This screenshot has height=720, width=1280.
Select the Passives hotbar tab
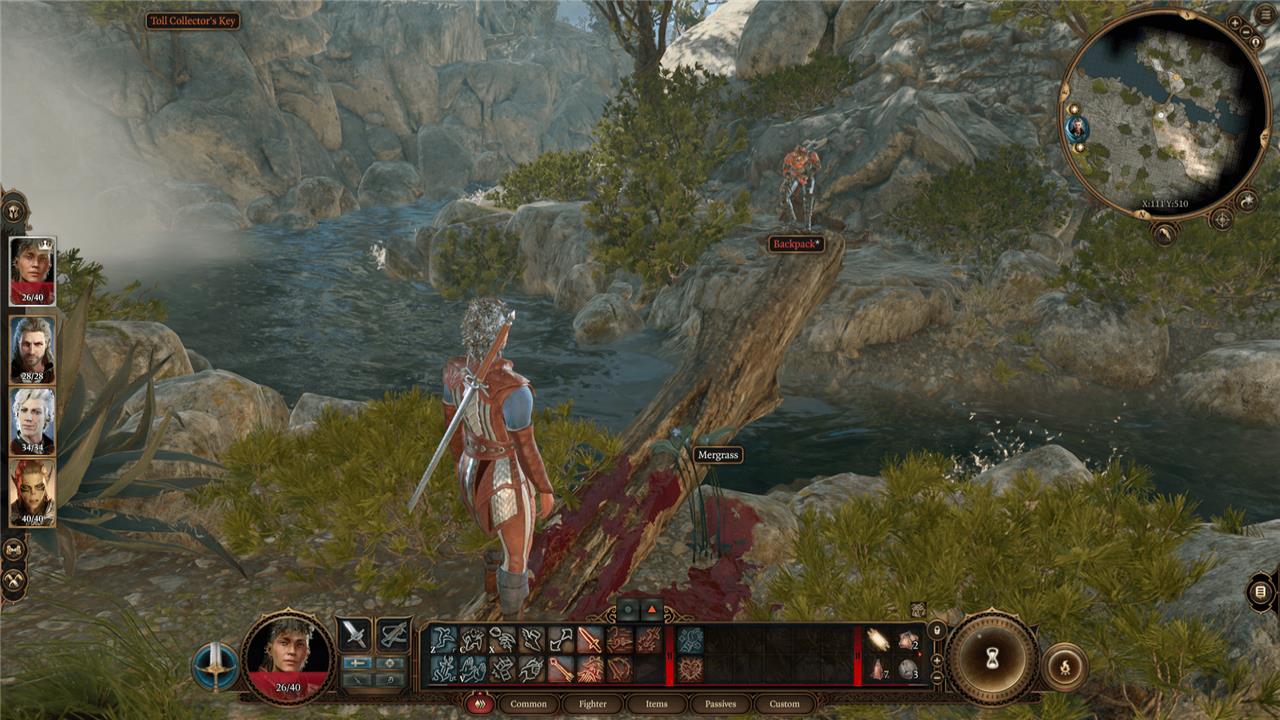(720, 704)
